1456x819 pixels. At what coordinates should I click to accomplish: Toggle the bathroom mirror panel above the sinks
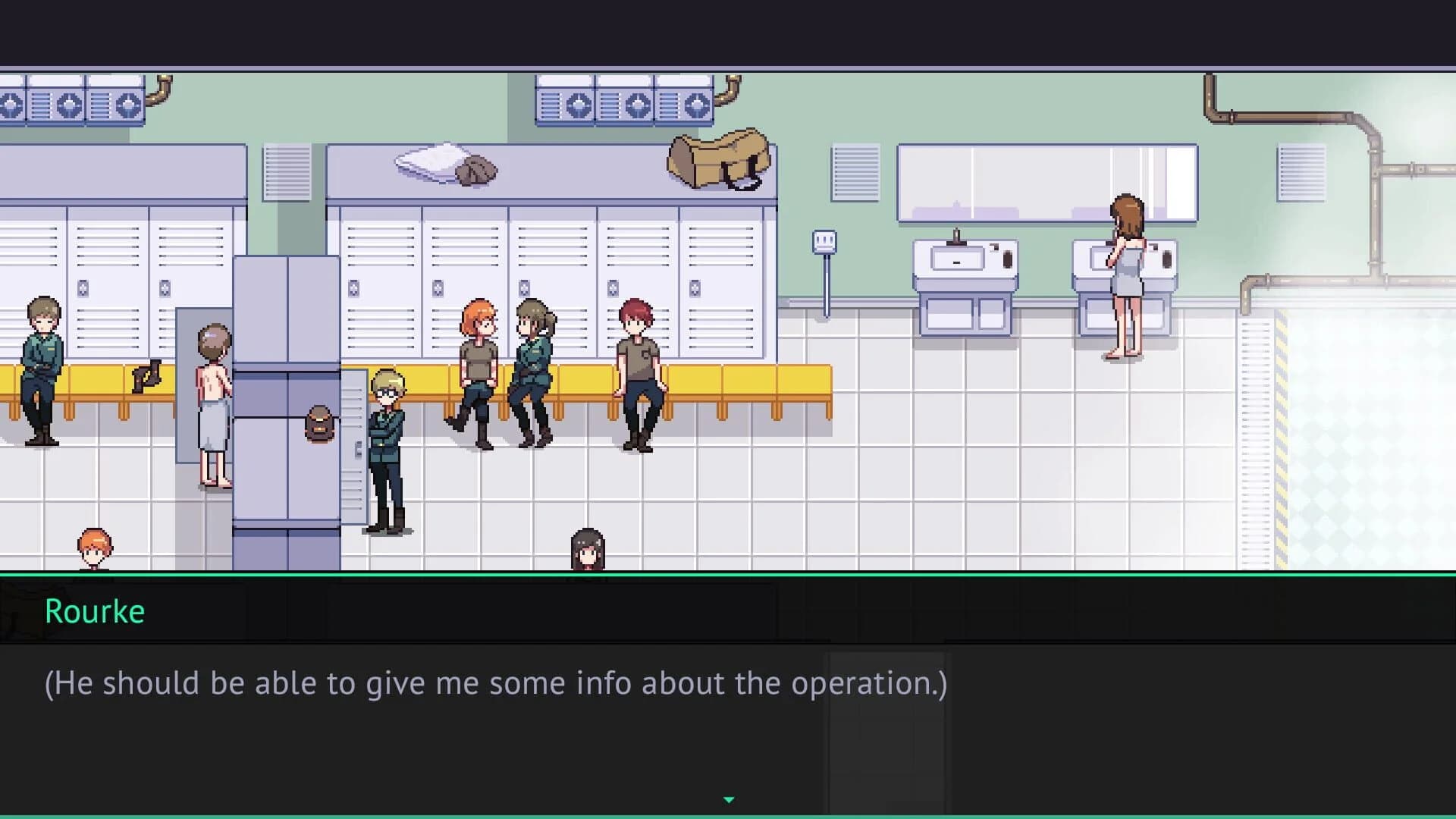coord(1046,182)
